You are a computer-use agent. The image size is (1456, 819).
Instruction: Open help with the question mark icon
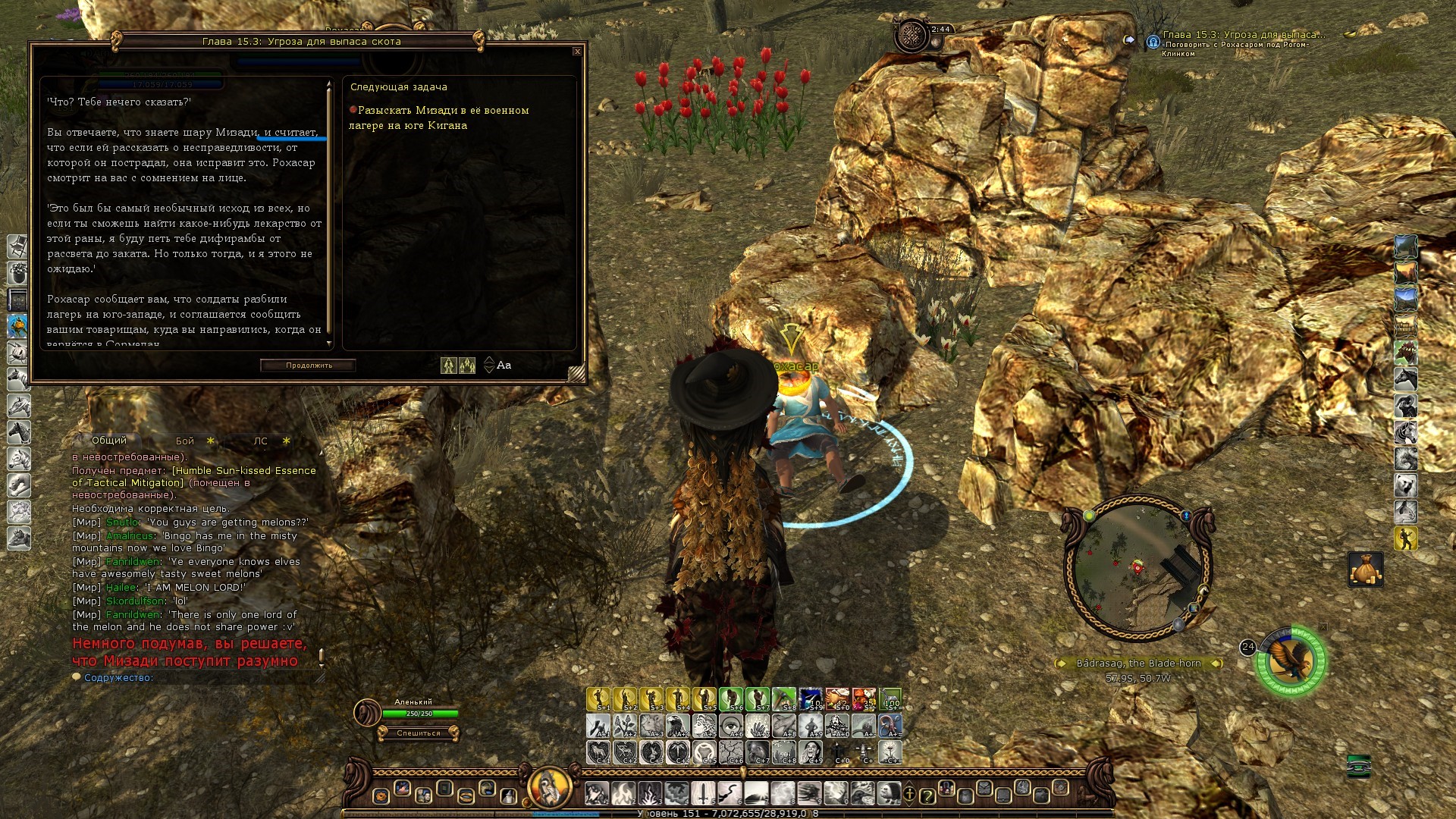coord(927,795)
